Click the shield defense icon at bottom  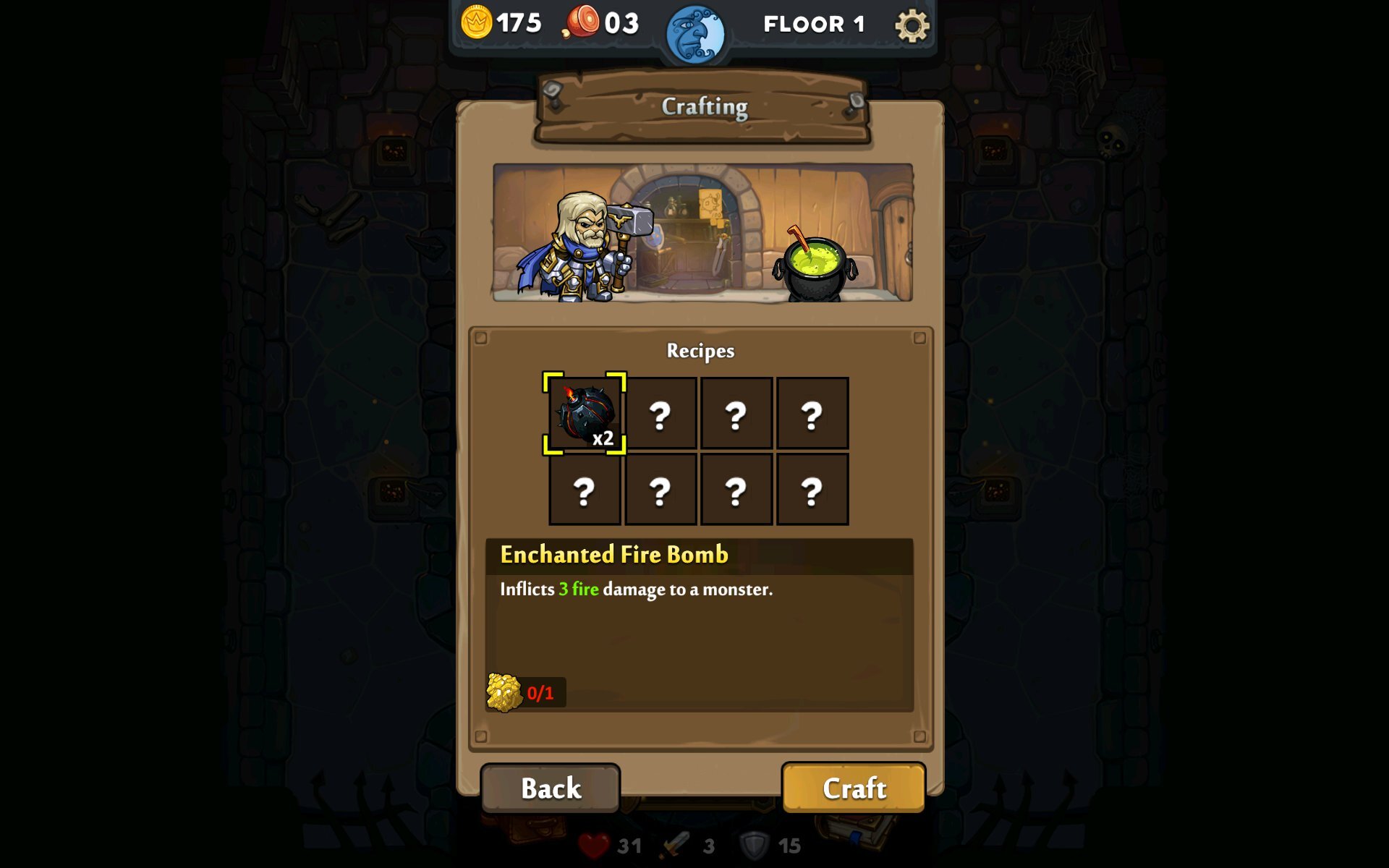[x=755, y=844]
